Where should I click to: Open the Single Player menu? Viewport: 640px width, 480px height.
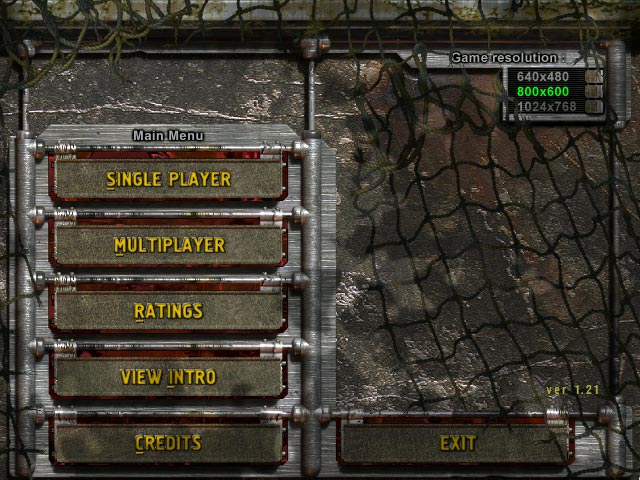point(168,179)
